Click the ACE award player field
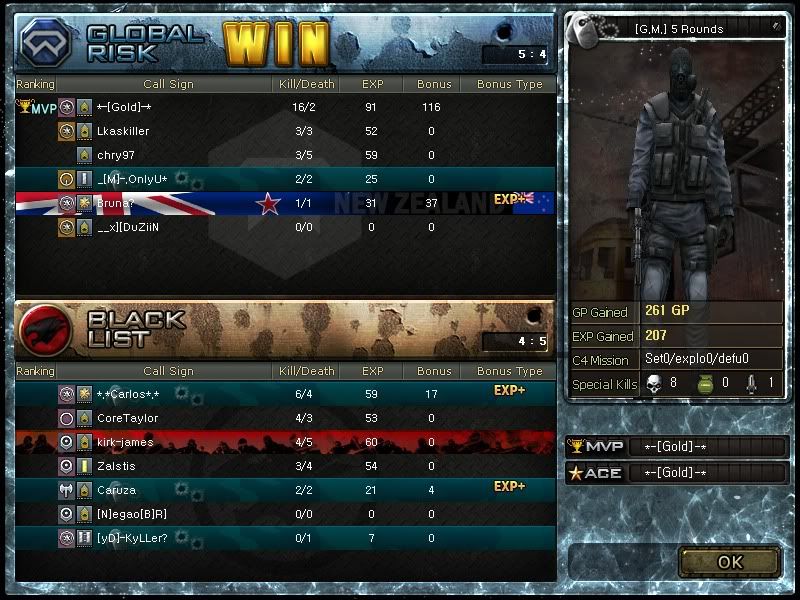The image size is (800, 600). coord(707,473)
